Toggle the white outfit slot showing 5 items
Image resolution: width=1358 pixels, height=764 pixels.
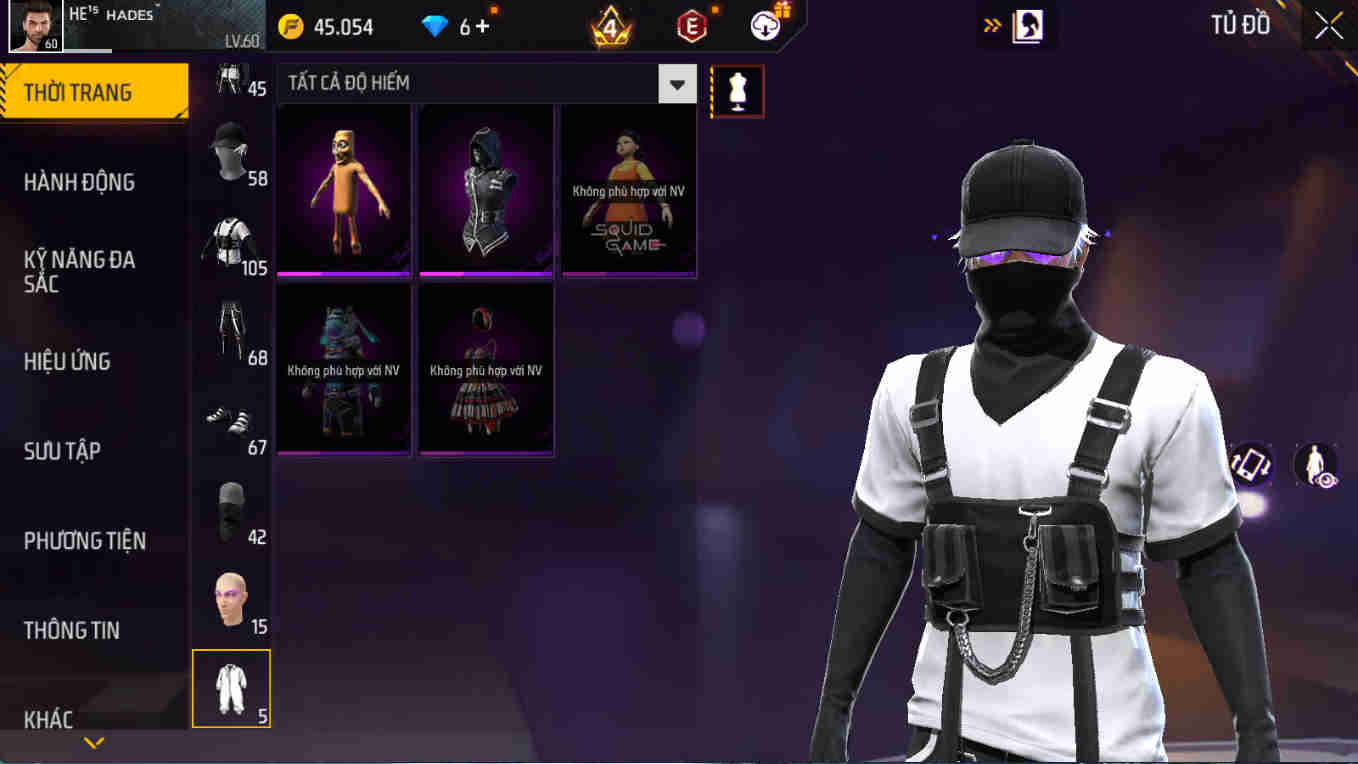[231, 687]
